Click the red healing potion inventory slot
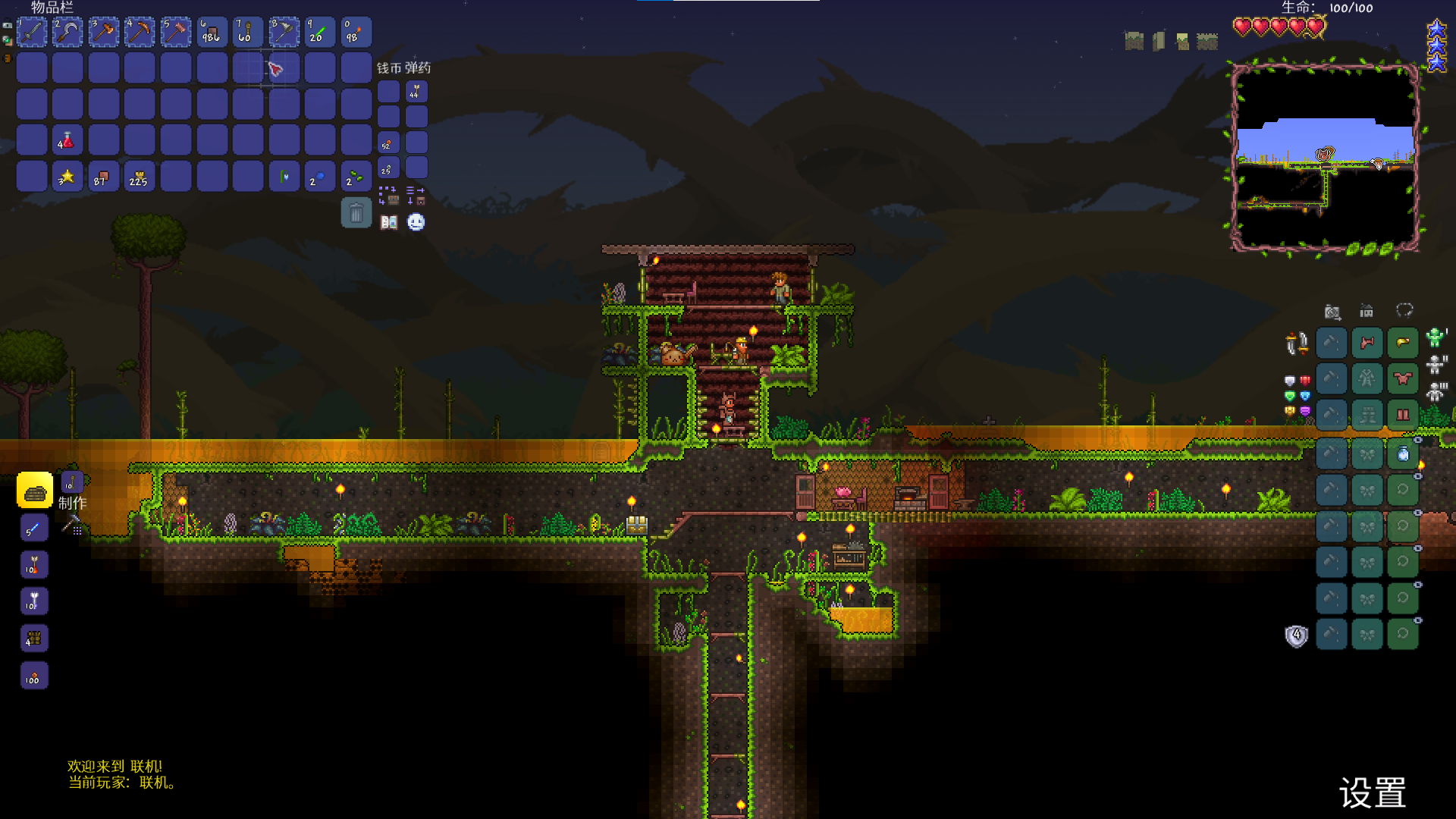The image size is (1456, 819). click(67, 140)
